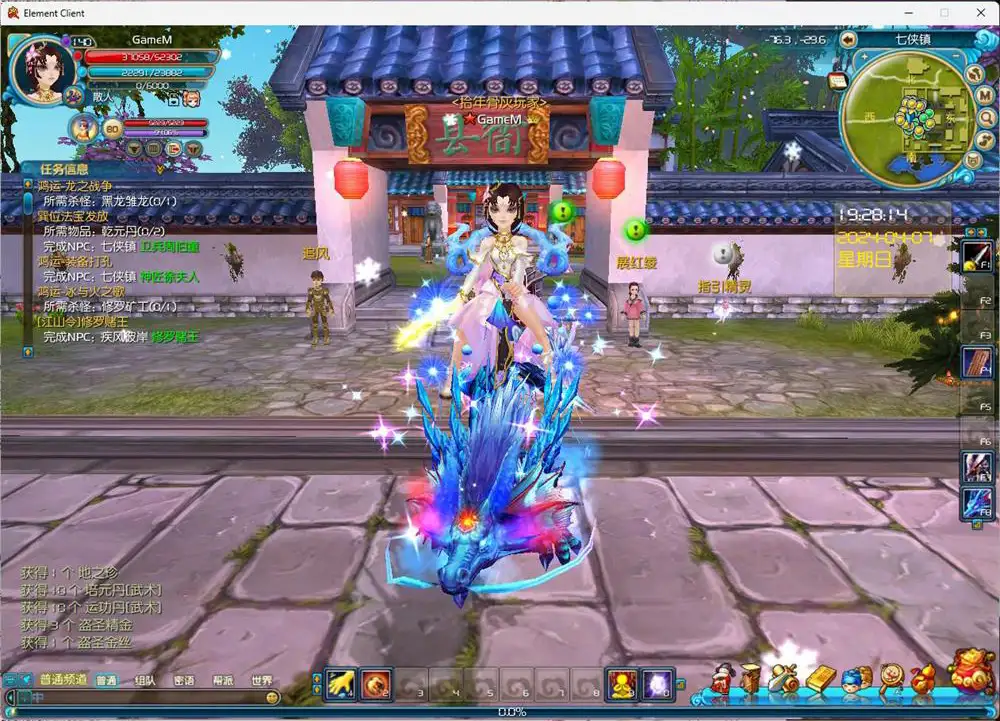Image resolution: width=1000 pixels, height=721 pixels.
Task: Open quest NPC link 卫兵肖巨鹿
Action: [169, 246]
